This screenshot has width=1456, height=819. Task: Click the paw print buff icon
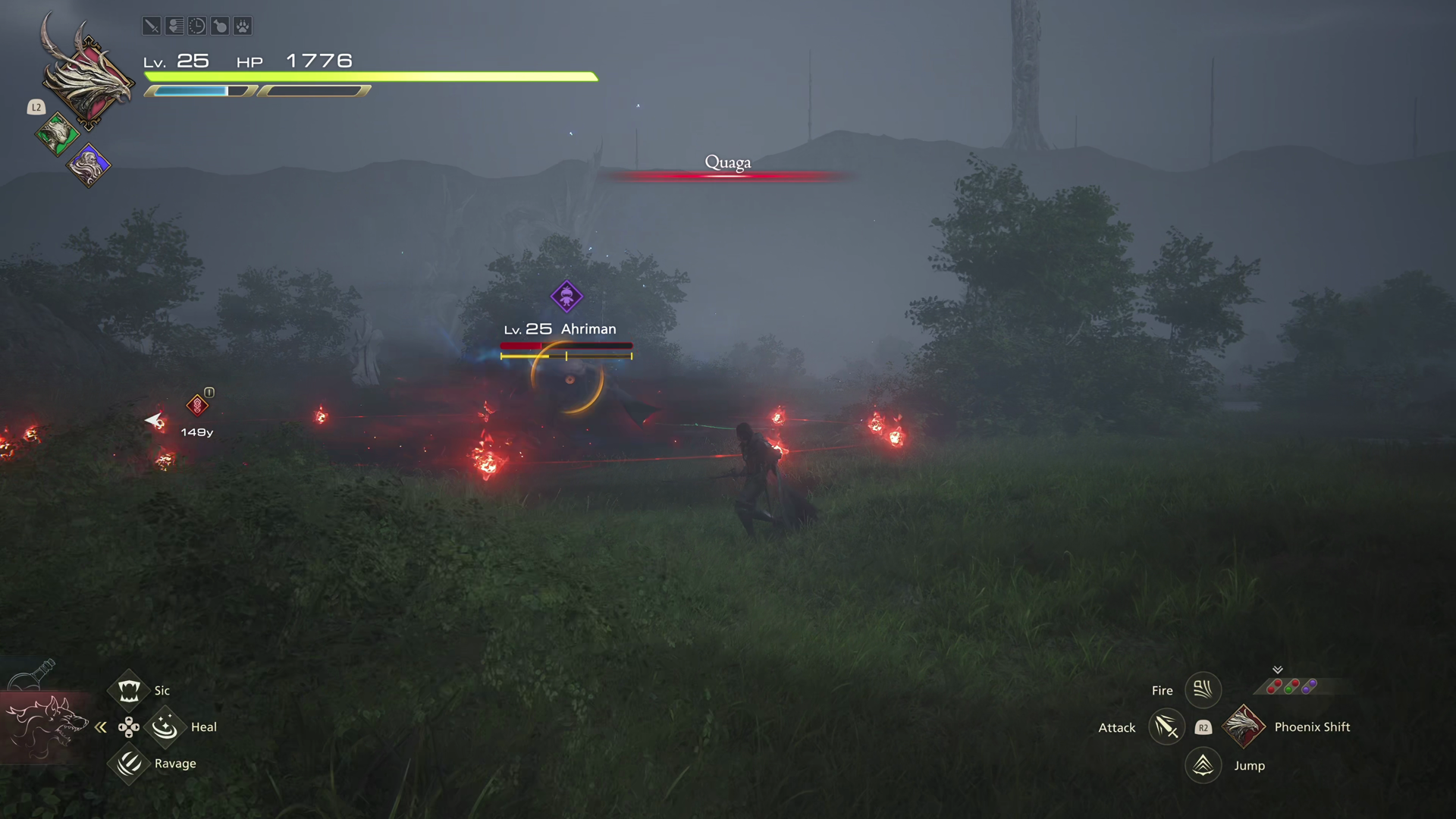243,27
